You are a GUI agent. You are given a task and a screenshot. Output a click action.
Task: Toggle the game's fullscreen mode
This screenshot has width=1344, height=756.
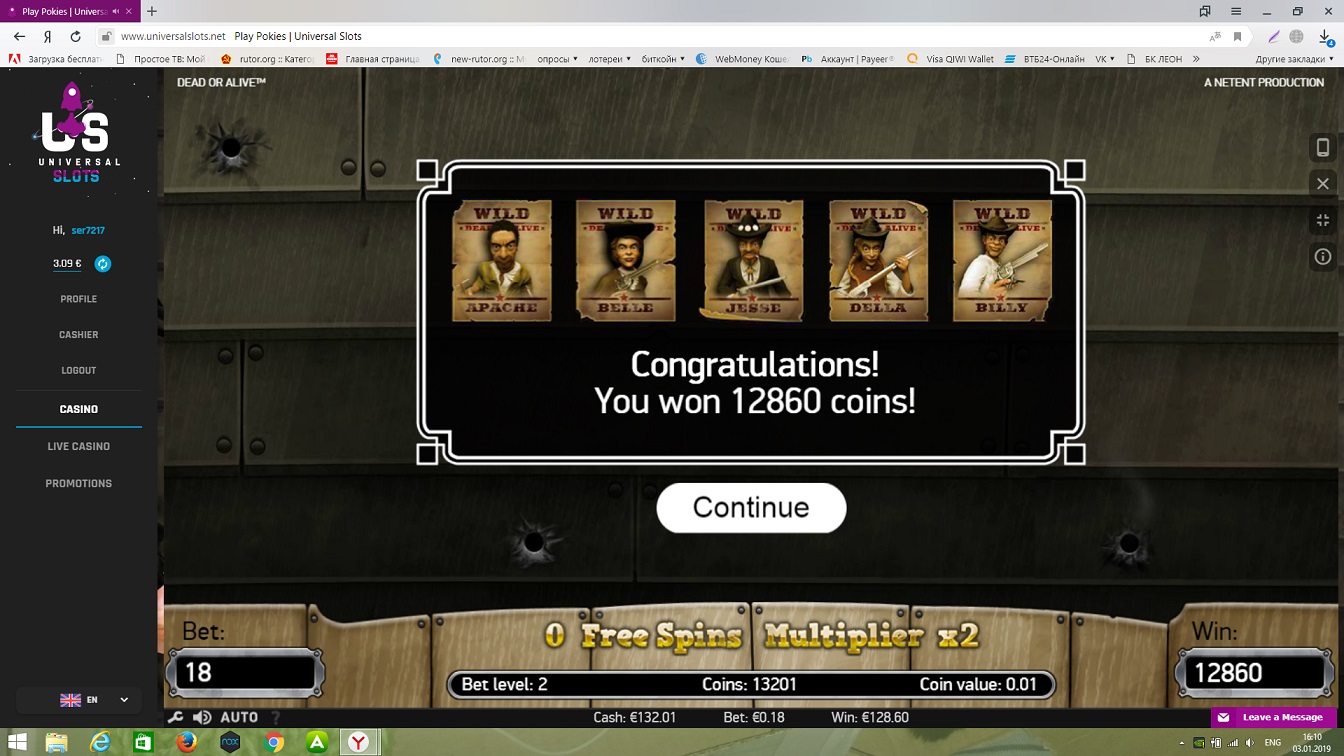(1322, 220)
